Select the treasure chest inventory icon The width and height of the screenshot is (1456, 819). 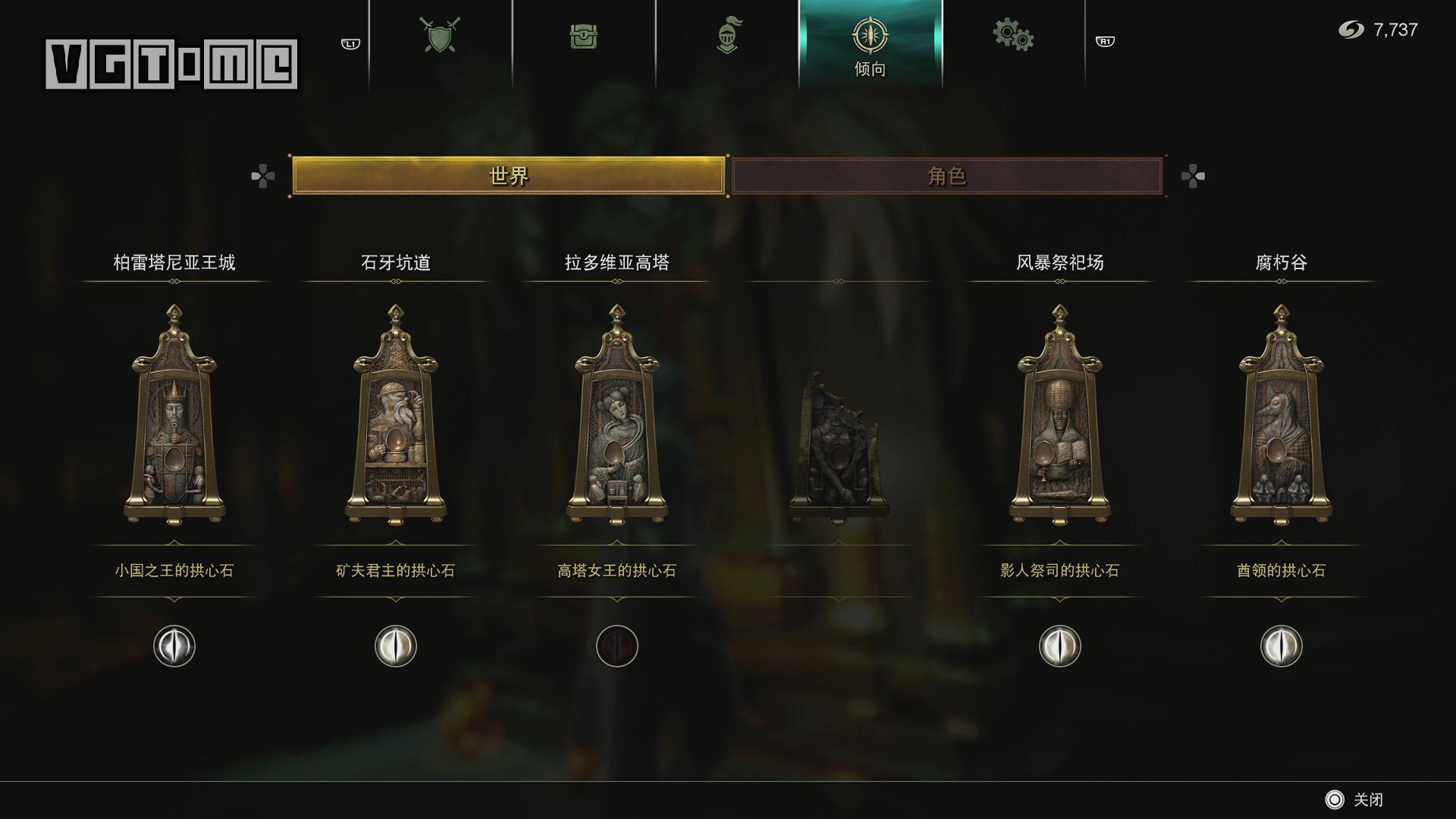(584, 36)
